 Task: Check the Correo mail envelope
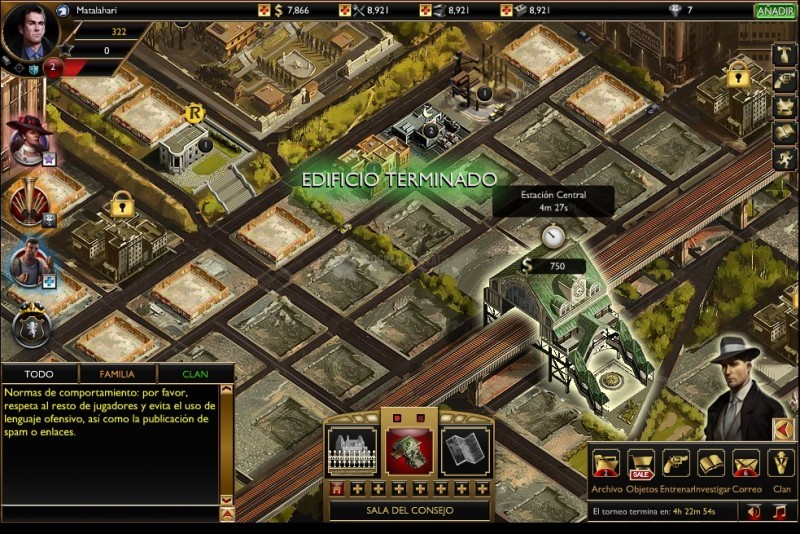tap(745, 464)
